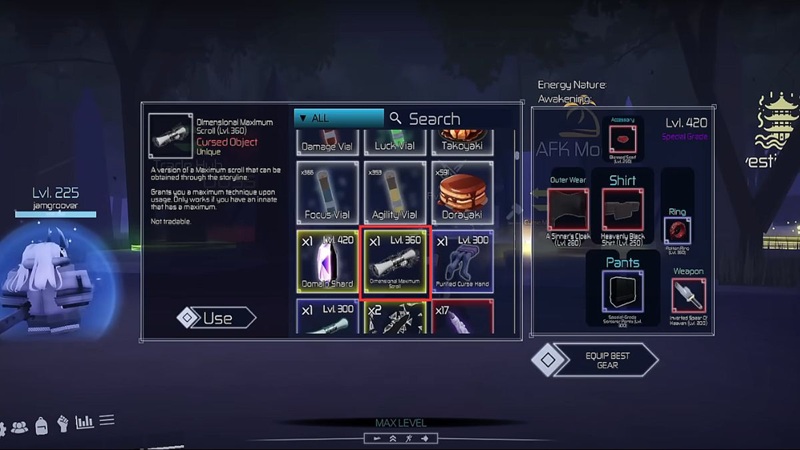800x450 pixels.
Task: Use the selected Dimensional Maximum Scroll
Action: [x=216, y=318]
